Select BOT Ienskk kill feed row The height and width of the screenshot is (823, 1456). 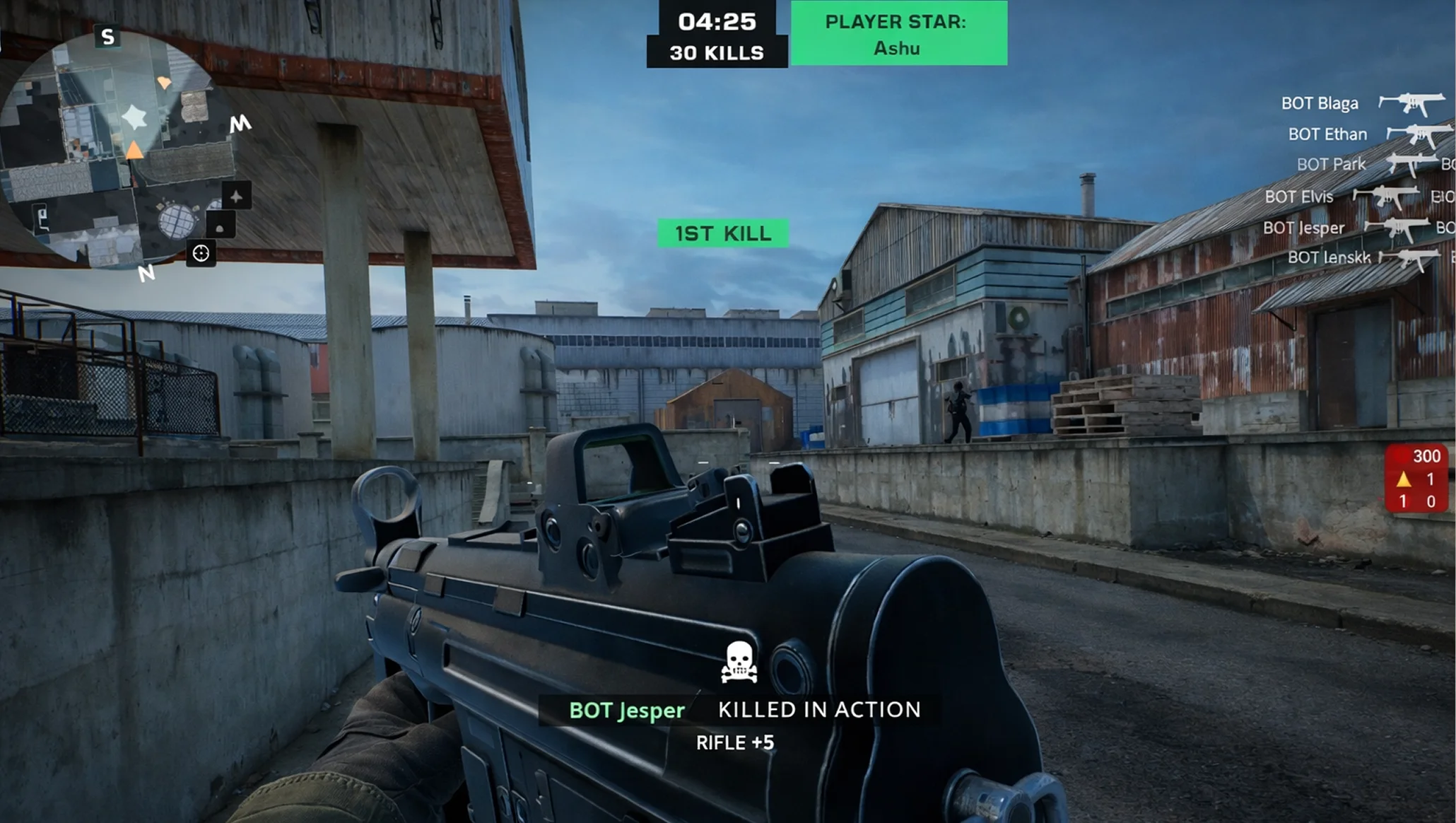[1328, 257]
